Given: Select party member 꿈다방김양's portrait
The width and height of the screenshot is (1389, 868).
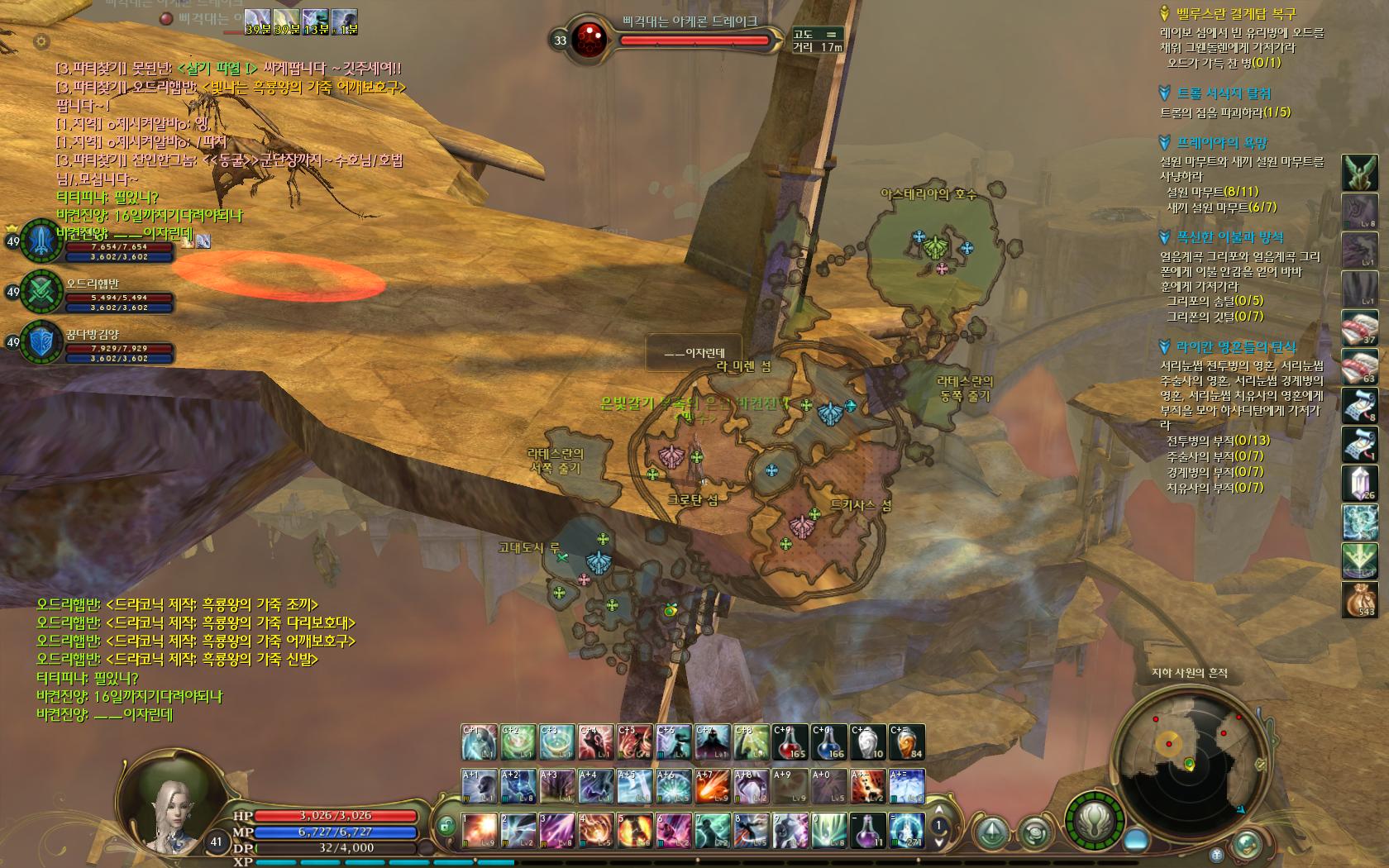Looking at the screenshot, I should click(x=41, y=341).
